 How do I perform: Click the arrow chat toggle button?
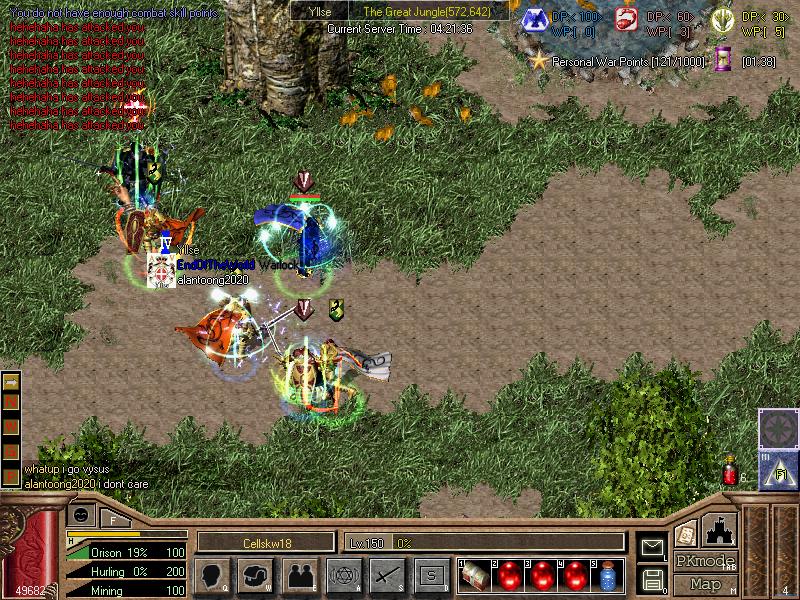[x=12, y=381]
